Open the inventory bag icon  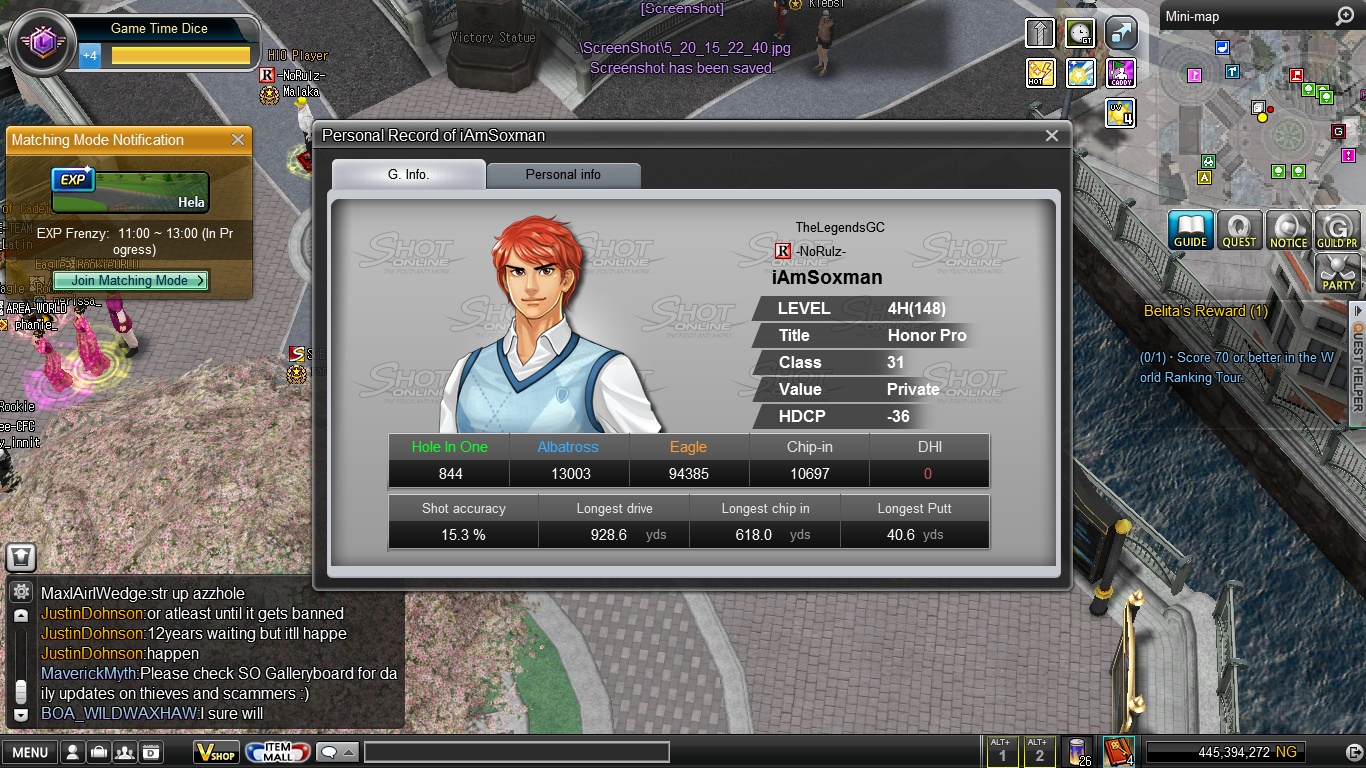(99, 753)
